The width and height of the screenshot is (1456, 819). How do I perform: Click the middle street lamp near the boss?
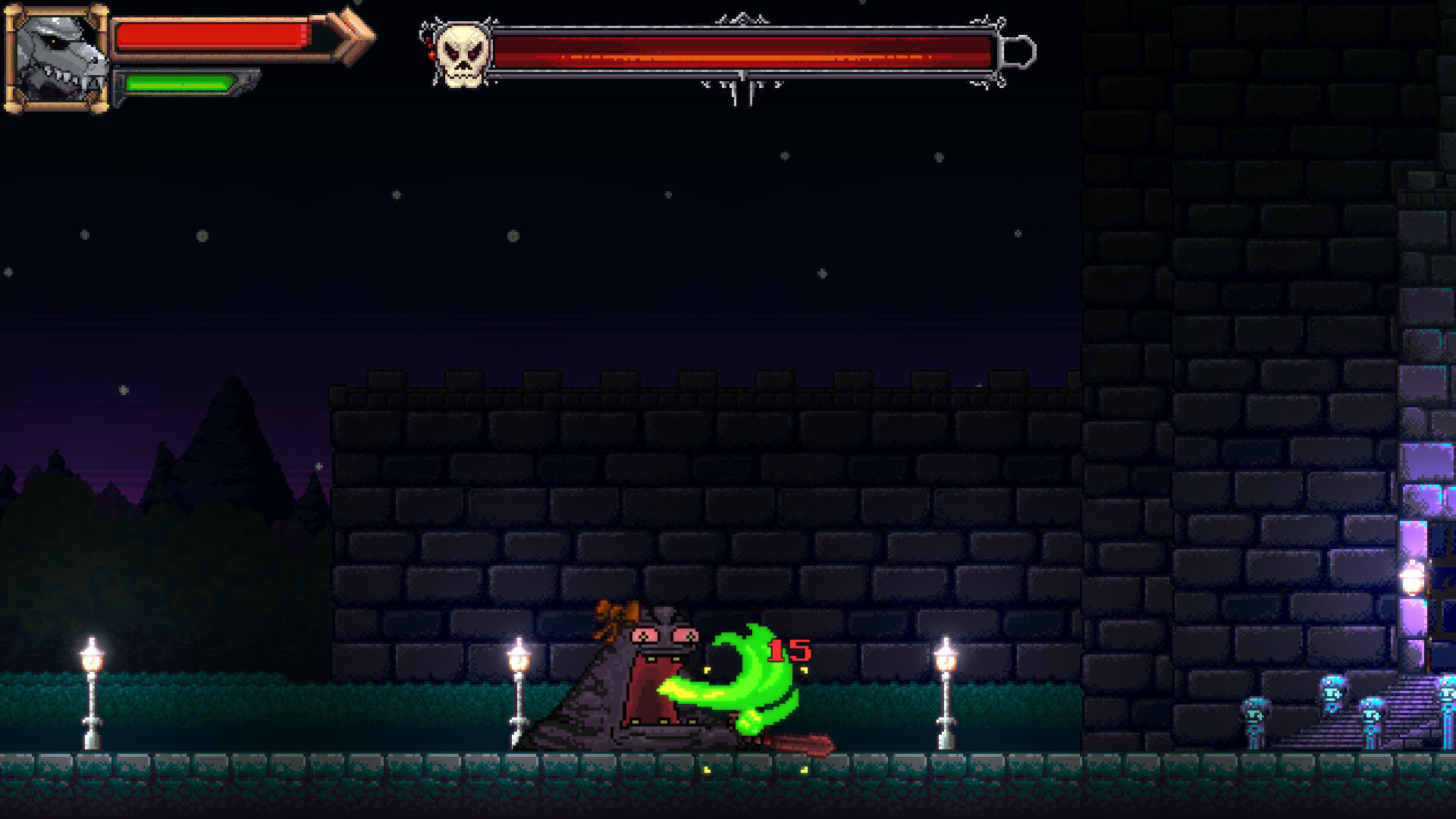519,682
